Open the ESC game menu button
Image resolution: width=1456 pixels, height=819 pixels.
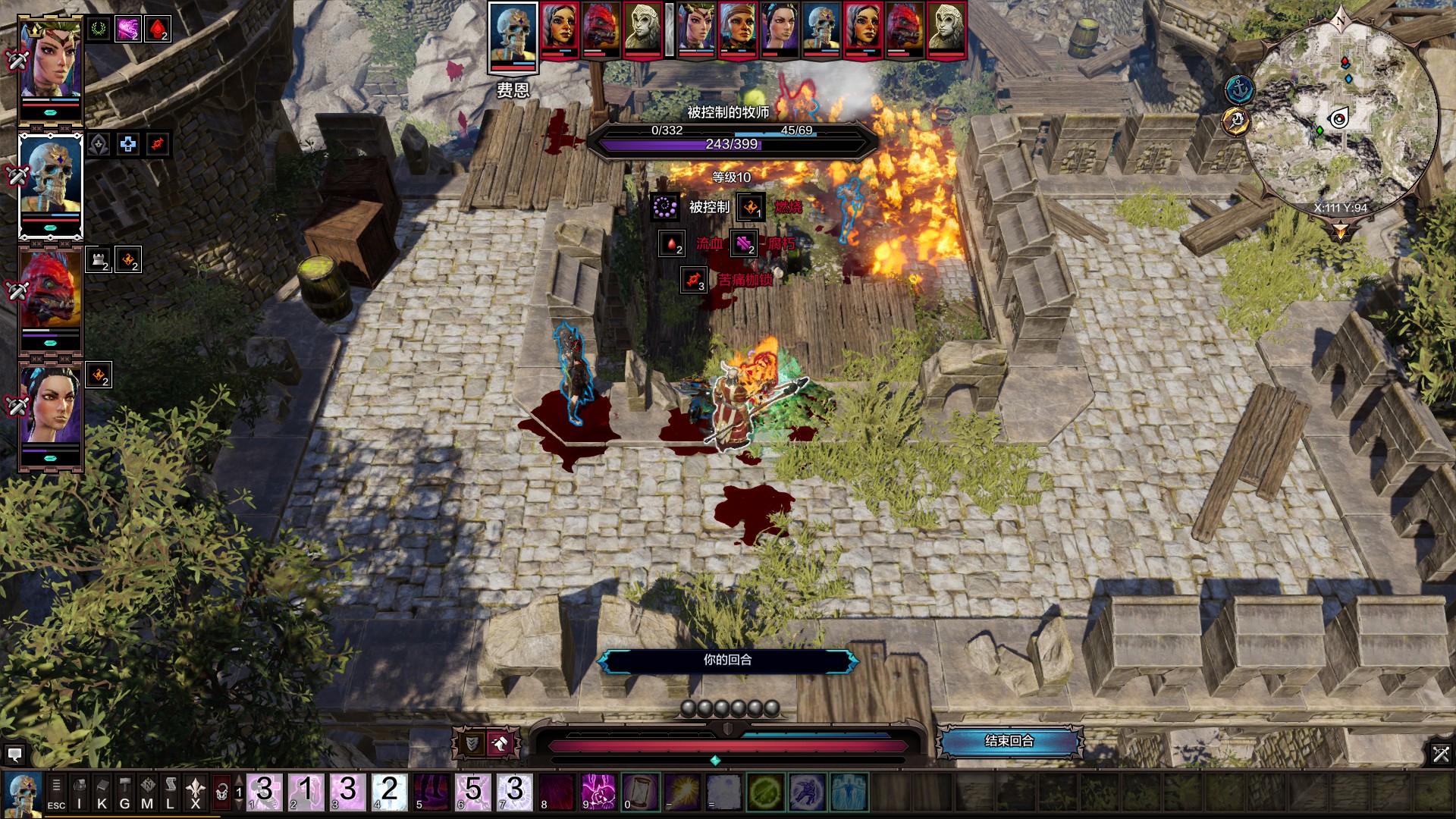click(56, 792)
